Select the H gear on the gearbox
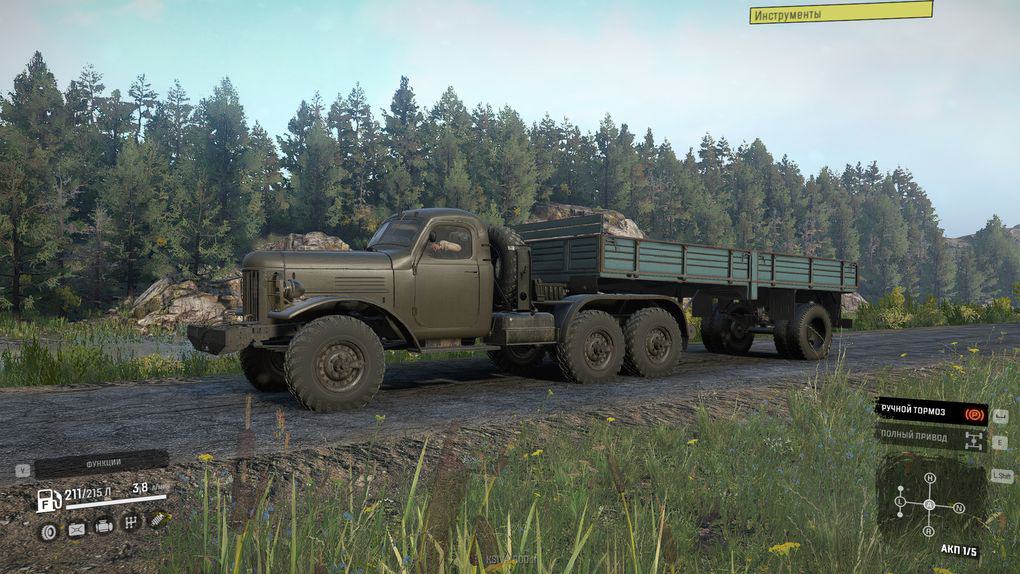 click(x=929, y=478)
